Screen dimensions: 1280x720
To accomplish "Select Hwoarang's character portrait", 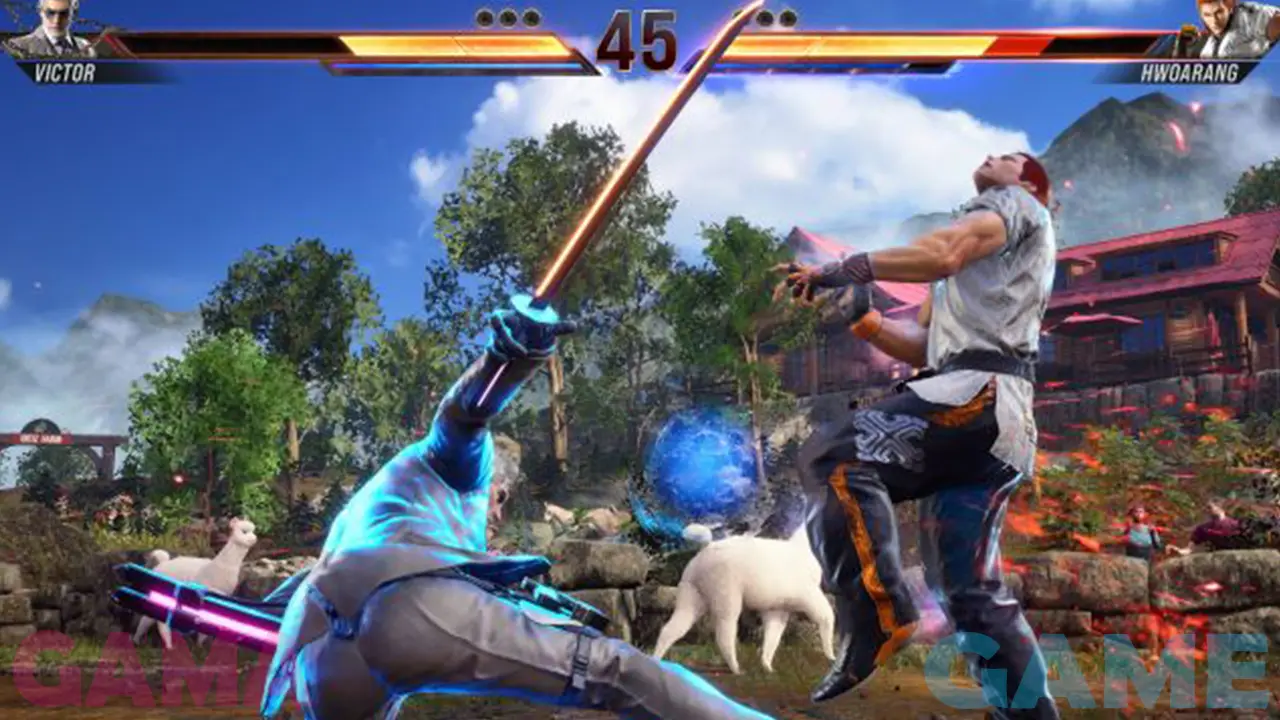I will 1230,29.
